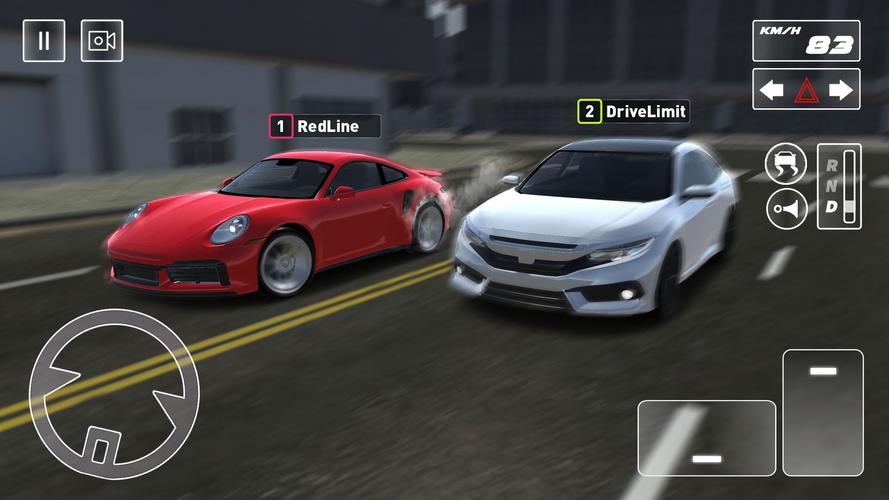Hit the brake pedal

click(707, 437)
